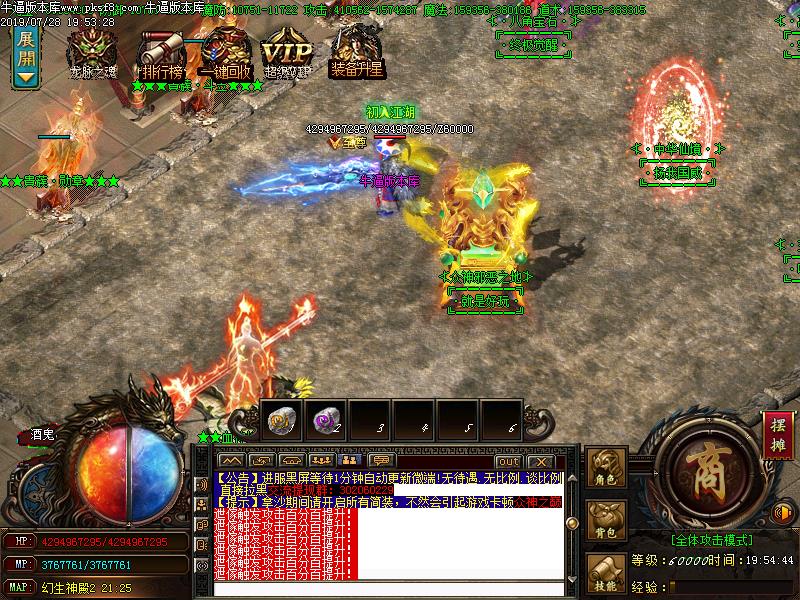Switch the 全体攻击模式 attack mode label
This screenshot has width=800, height=600.
711,539
